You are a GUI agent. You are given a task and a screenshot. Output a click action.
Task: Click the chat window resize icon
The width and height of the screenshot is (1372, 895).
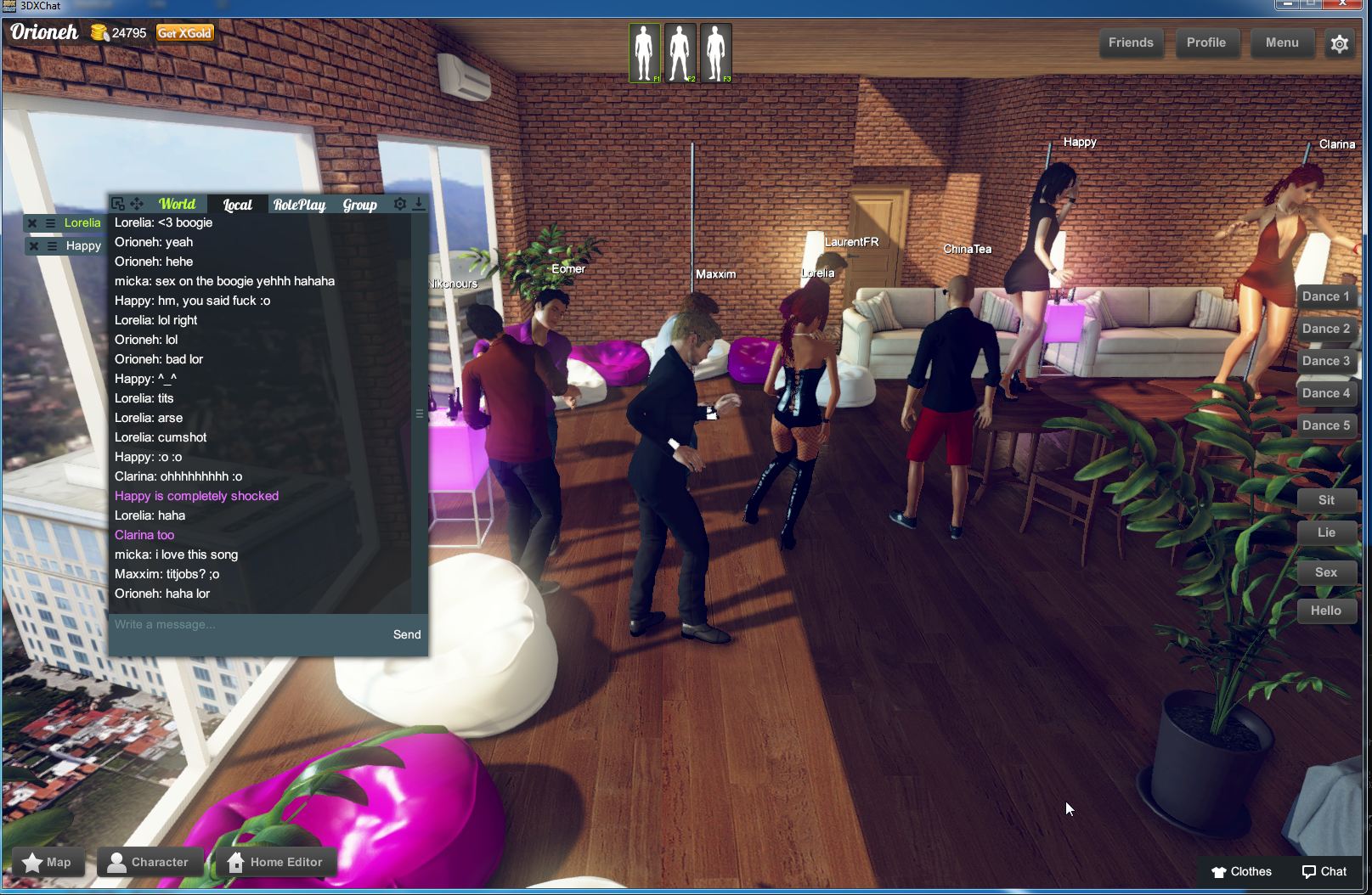click(118, 204)
